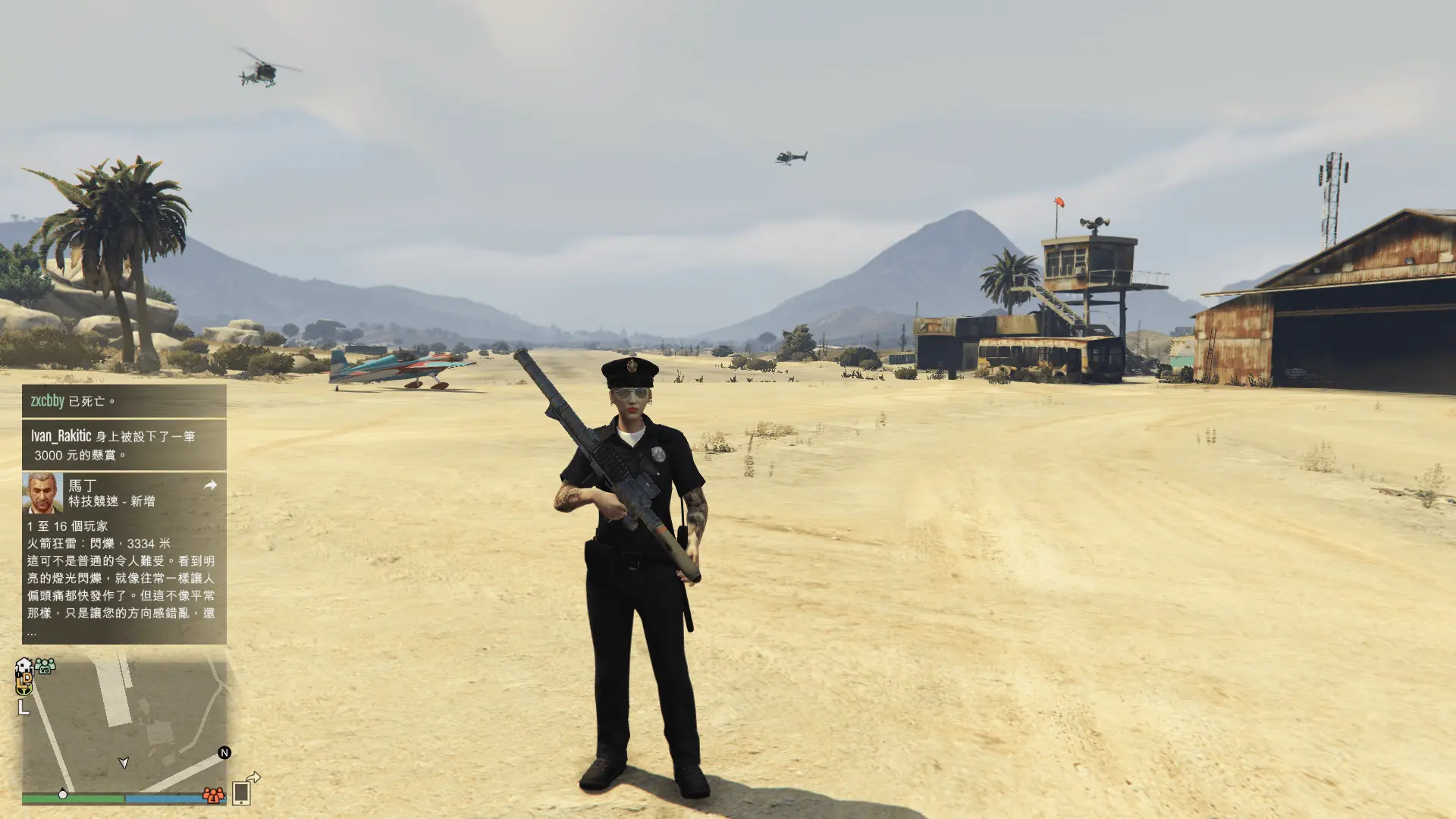Select the orange four-player job blip
Screen dimensions: 1456x819
(x=213, y=795)
